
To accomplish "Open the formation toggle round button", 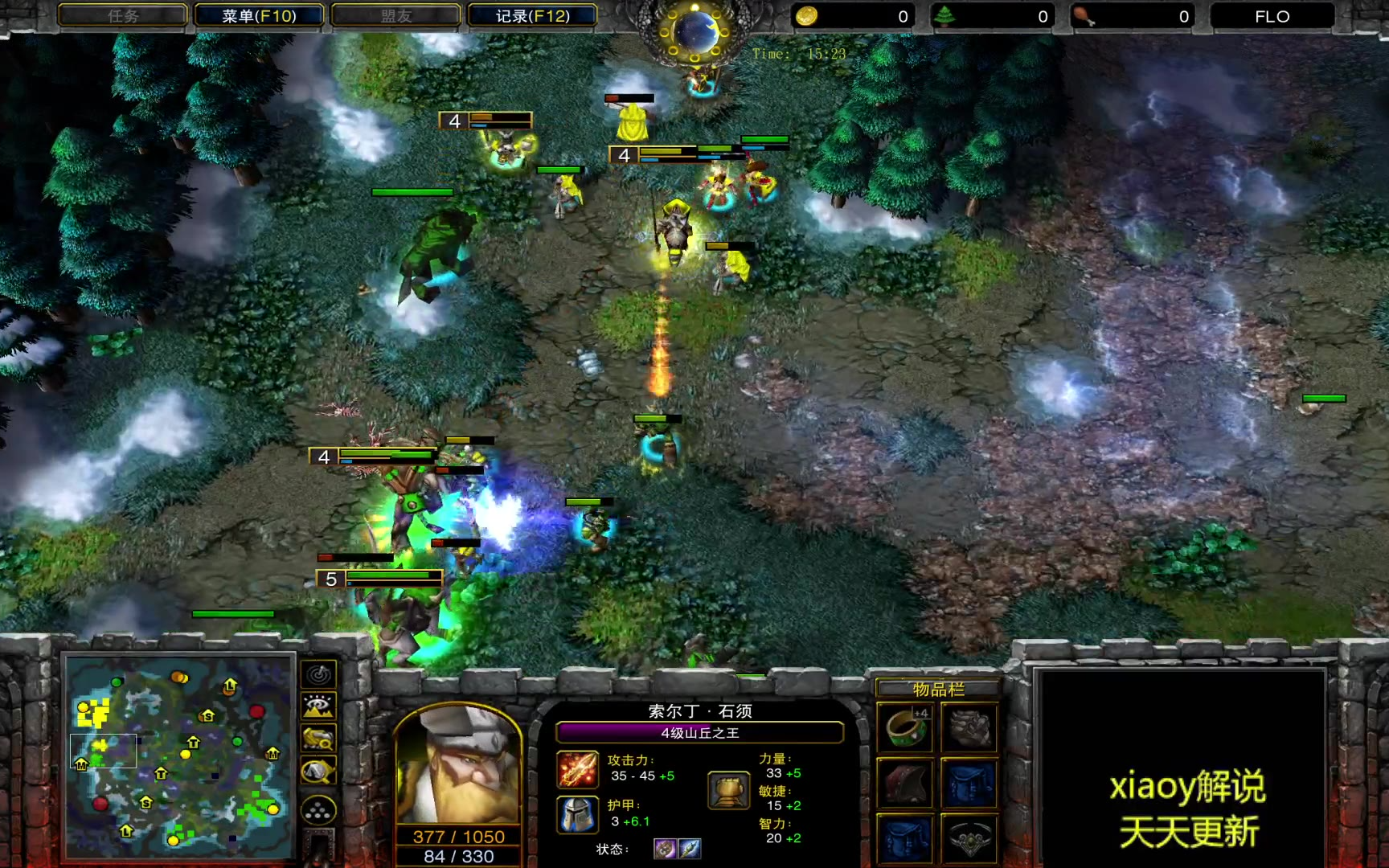I will click(x=318, y=810).
